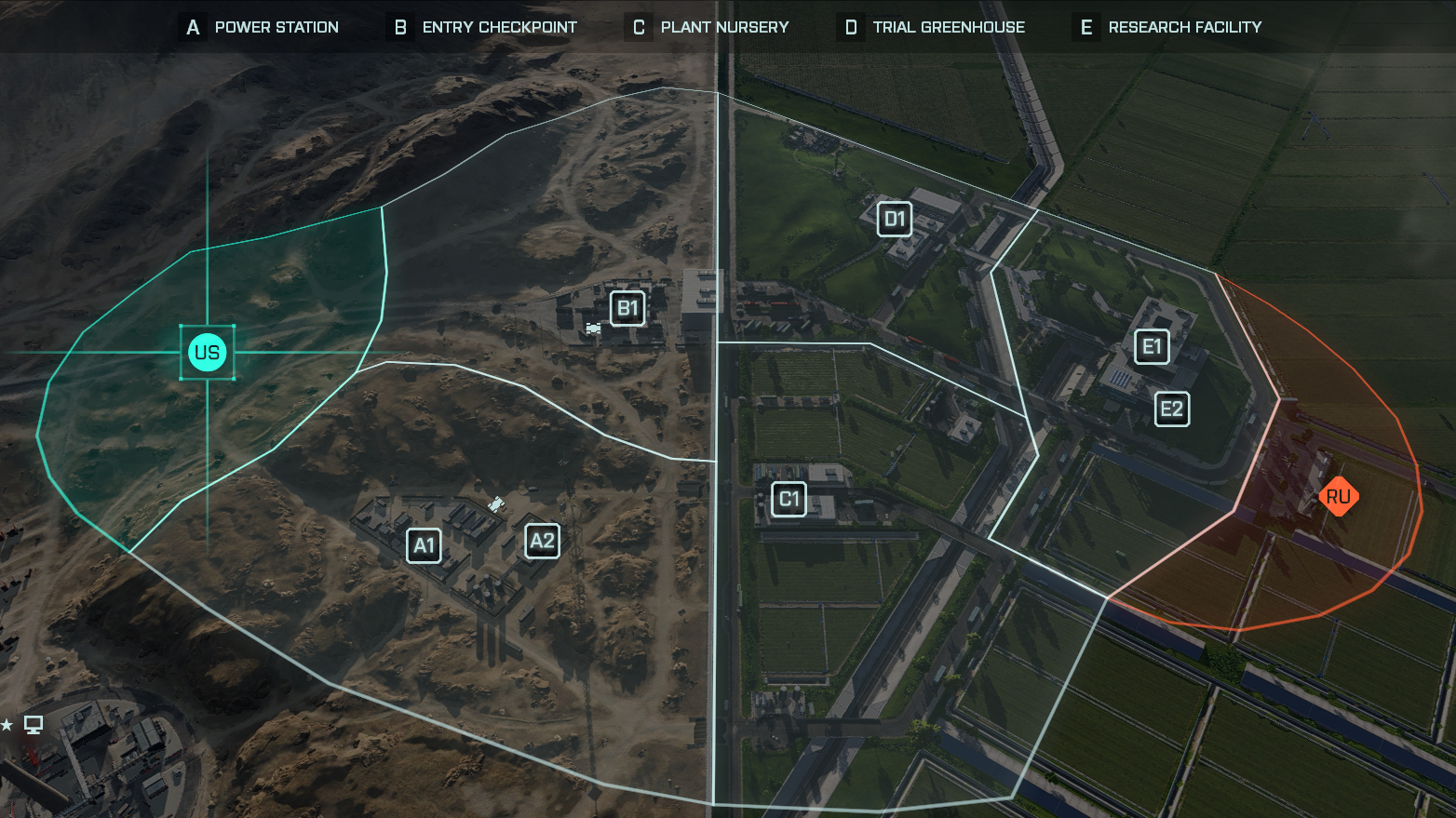1456x818 pixels.
Task: Select the US headquarters spawn icon
Action: (207, 352)
